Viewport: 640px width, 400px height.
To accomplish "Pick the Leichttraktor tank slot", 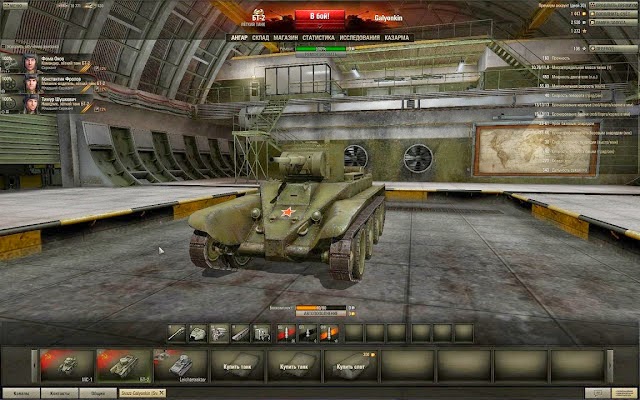I will click(x=181, y=364).
